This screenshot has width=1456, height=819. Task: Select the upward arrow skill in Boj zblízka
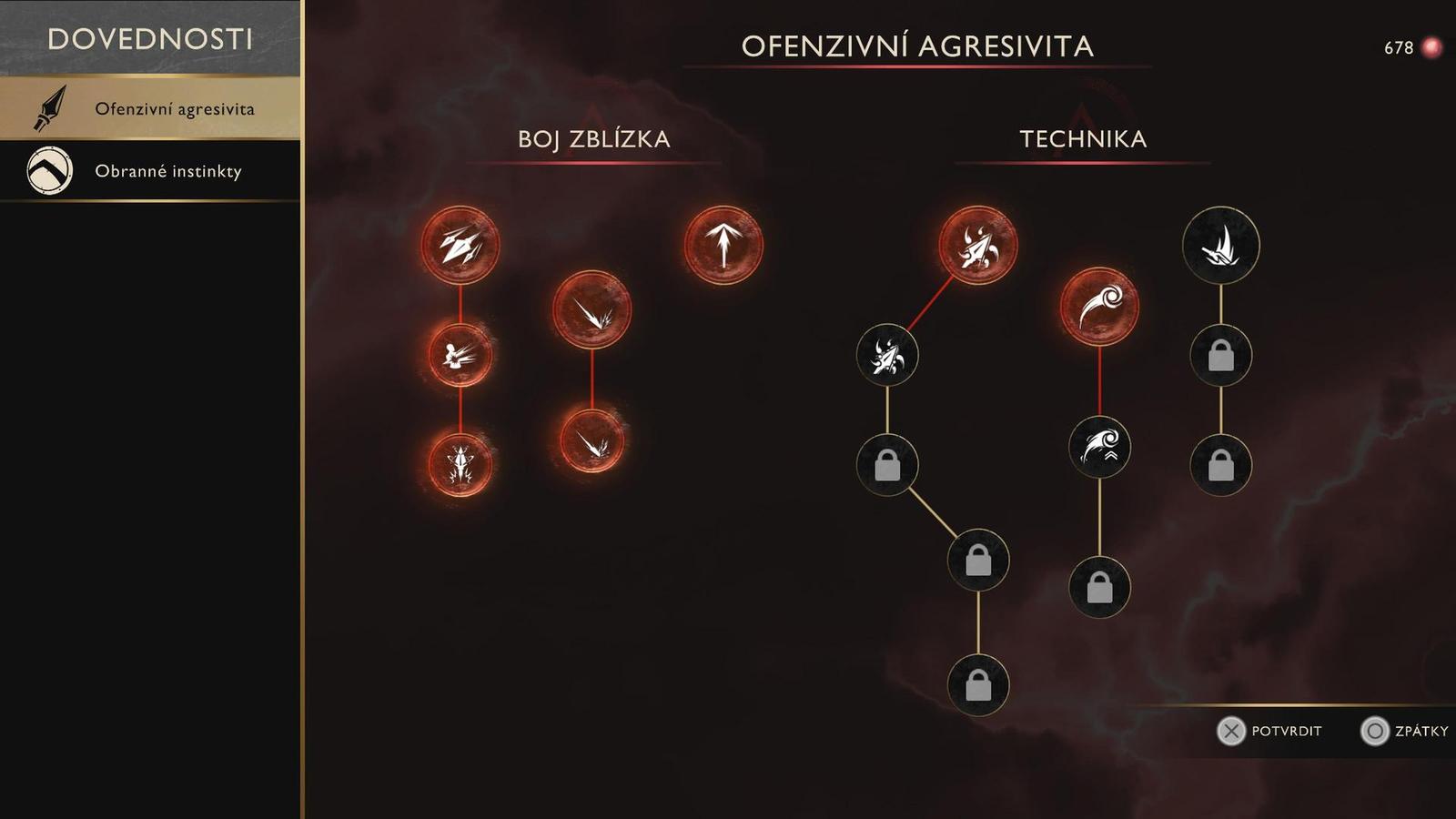coord(722,246)
